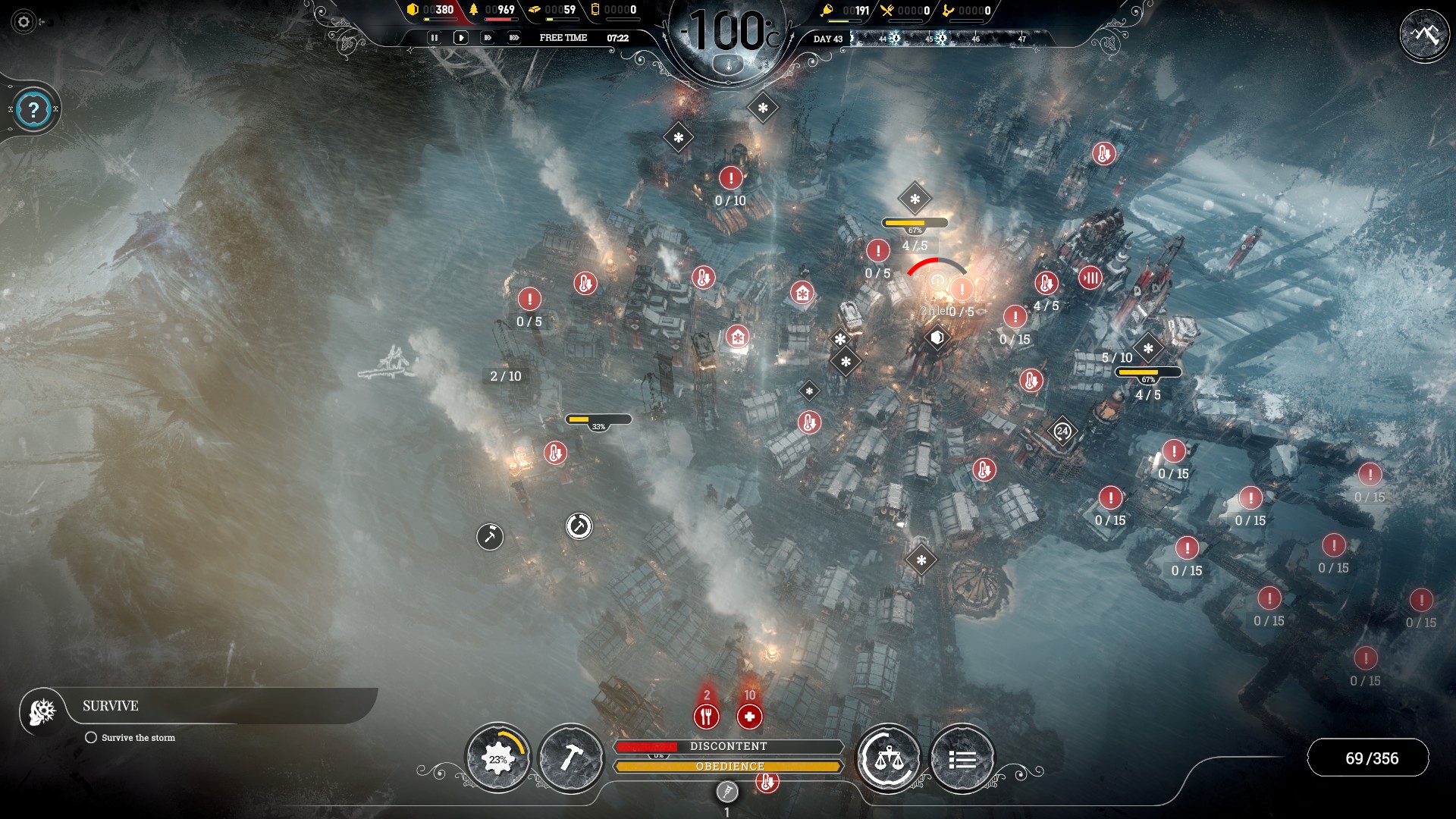1456x819 pixels.
Task: Click the Discontent bar
Action: click(728, 746)
